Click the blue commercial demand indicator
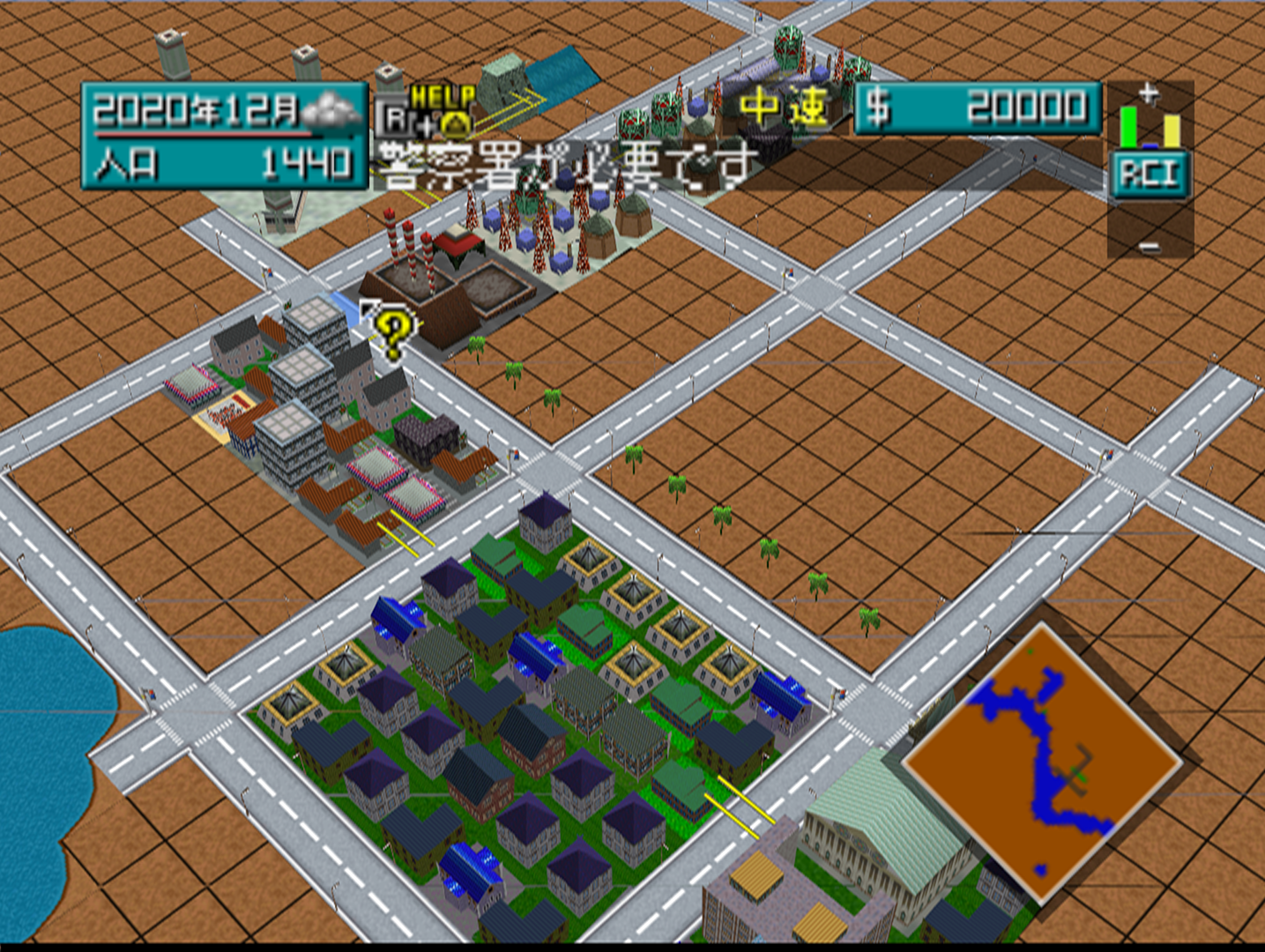The width and height of the screenshot is (1265, 952). (x=1150, y=146)
